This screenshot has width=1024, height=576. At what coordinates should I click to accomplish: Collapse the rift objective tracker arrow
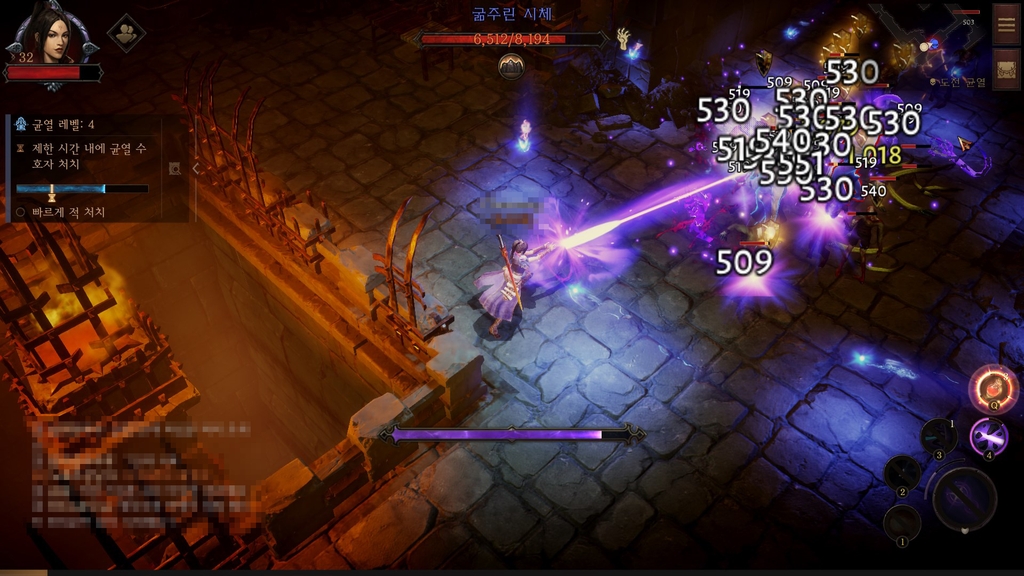196,168
